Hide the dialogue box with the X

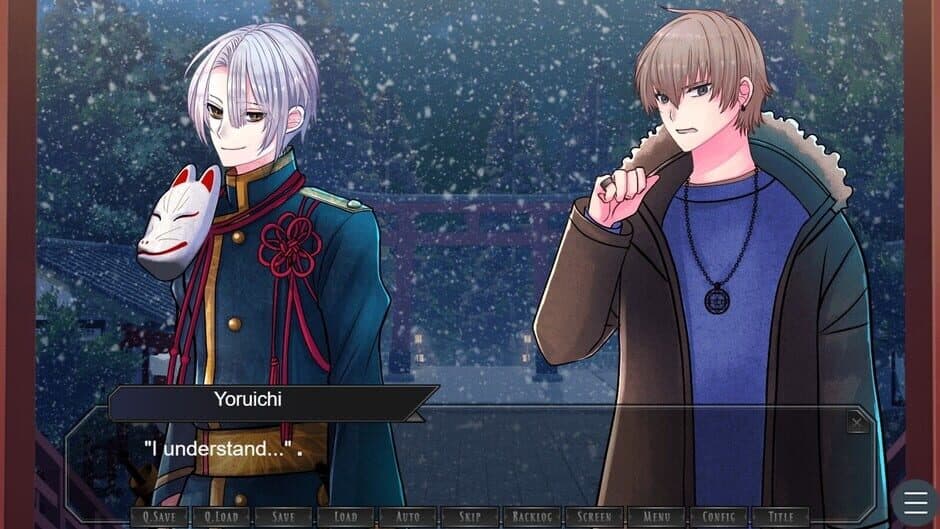857,422
